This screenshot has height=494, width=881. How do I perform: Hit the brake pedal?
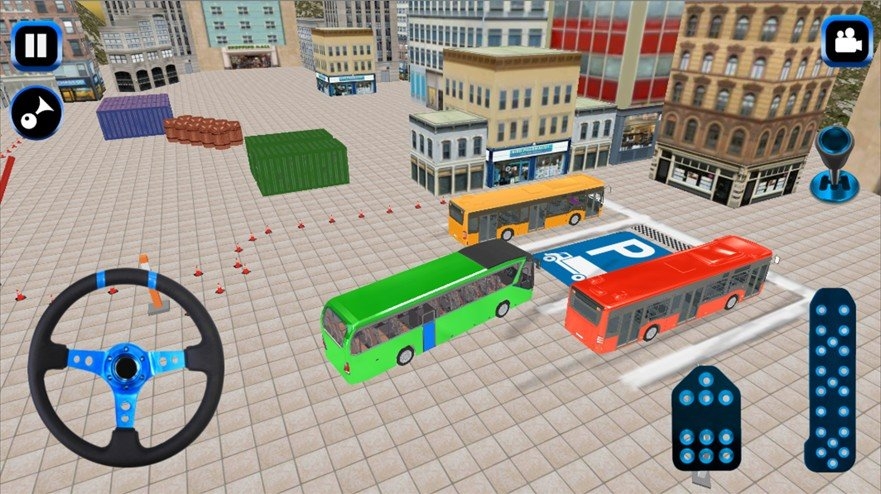pos(706,418)
